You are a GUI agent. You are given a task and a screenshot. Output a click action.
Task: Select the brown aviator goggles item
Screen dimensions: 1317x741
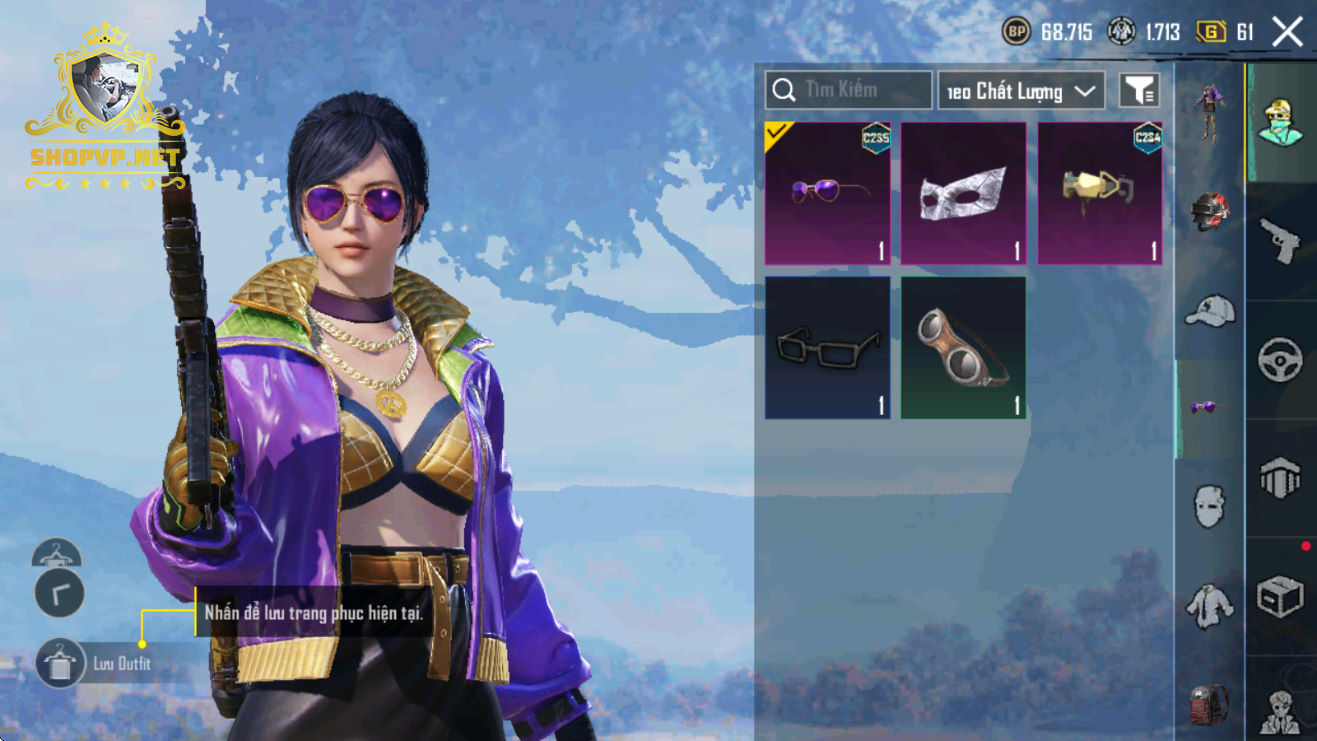coord(963,347)
